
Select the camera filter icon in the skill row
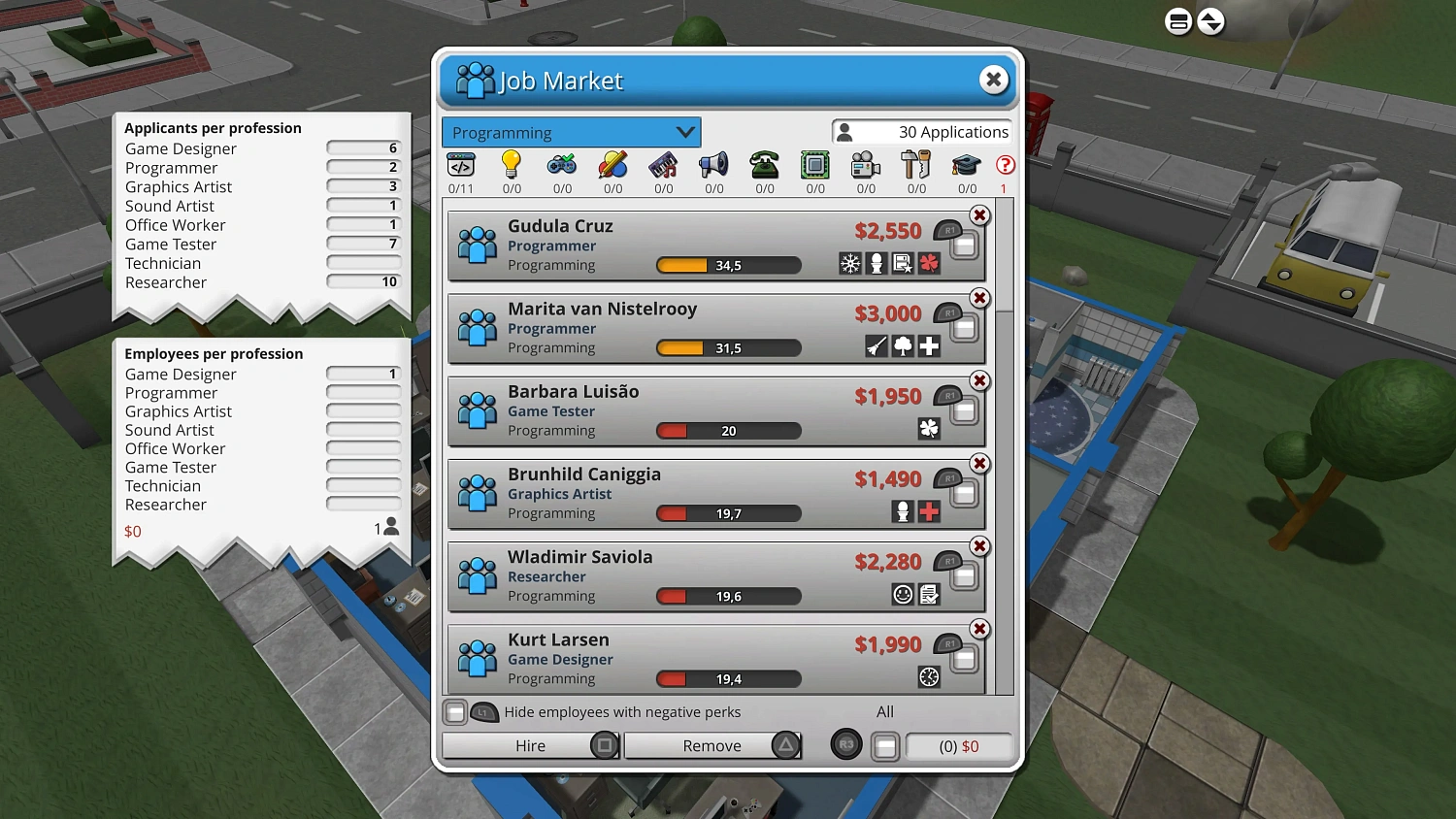point(865,165)
